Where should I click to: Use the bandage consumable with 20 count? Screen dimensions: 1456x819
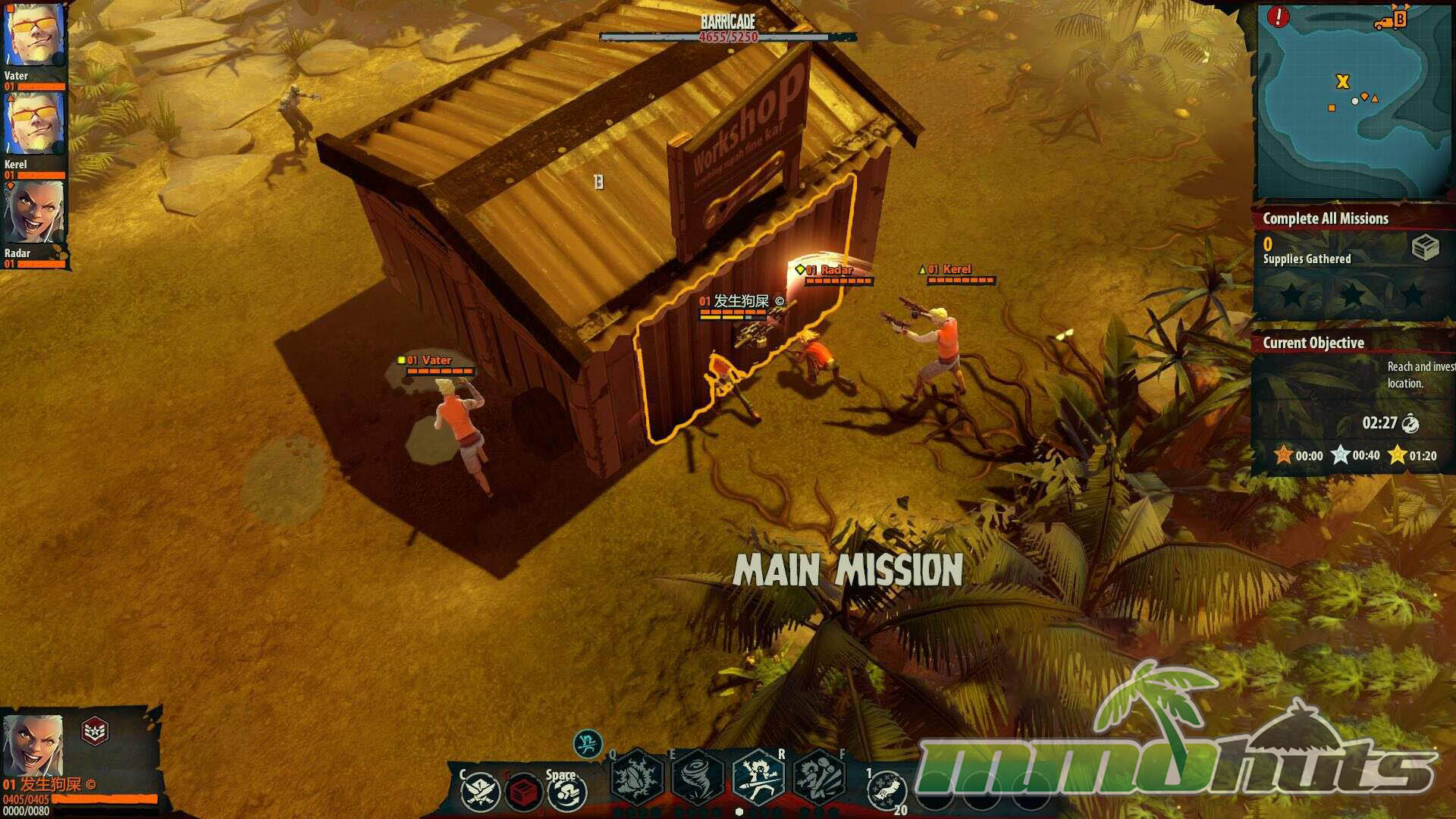click(x=887, y=792)
